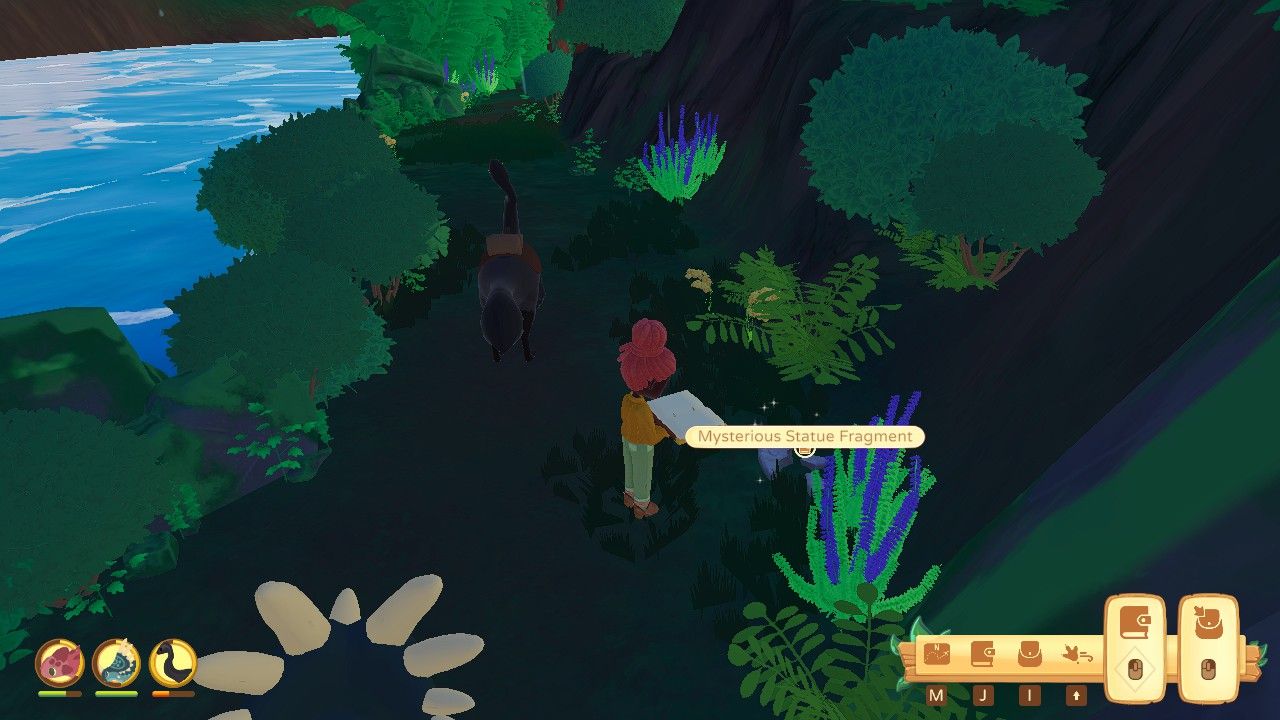Open the inventory pouch icon
The width and height of the screenshot is (1280, 720).
click(1029, 653)
